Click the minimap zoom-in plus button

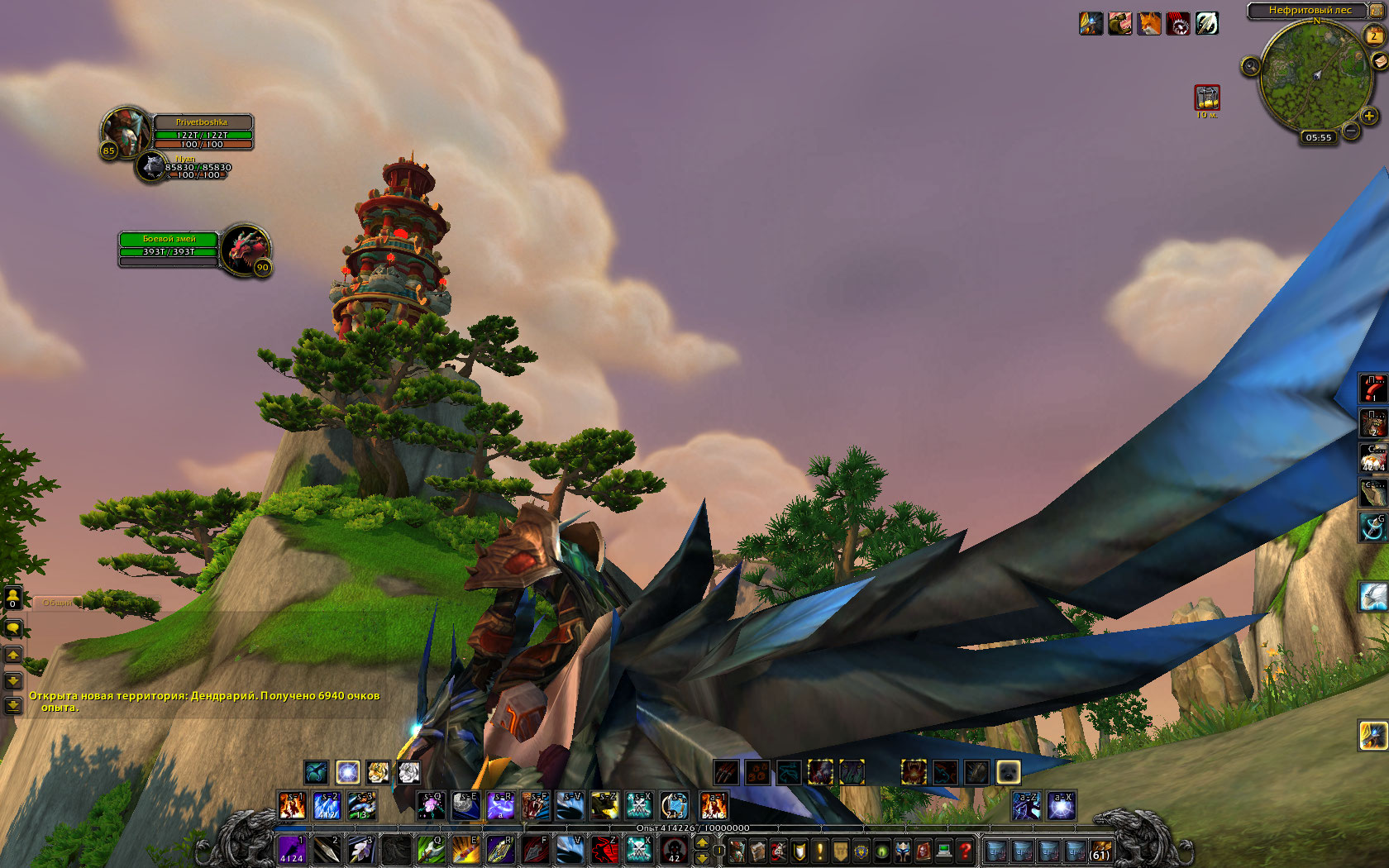click(1369, 117)
